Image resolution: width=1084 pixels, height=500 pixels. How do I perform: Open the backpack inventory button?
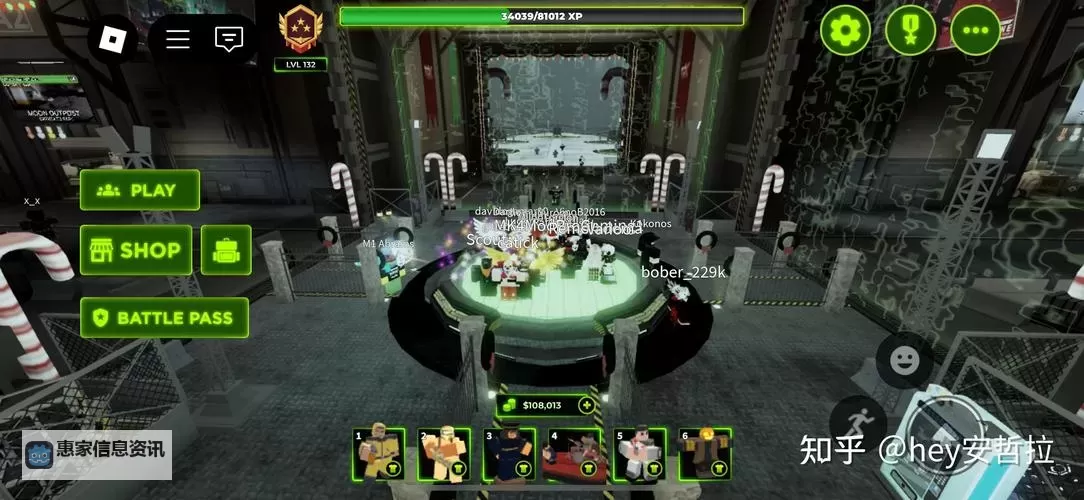pyautogui.click(x=226, y=250)
